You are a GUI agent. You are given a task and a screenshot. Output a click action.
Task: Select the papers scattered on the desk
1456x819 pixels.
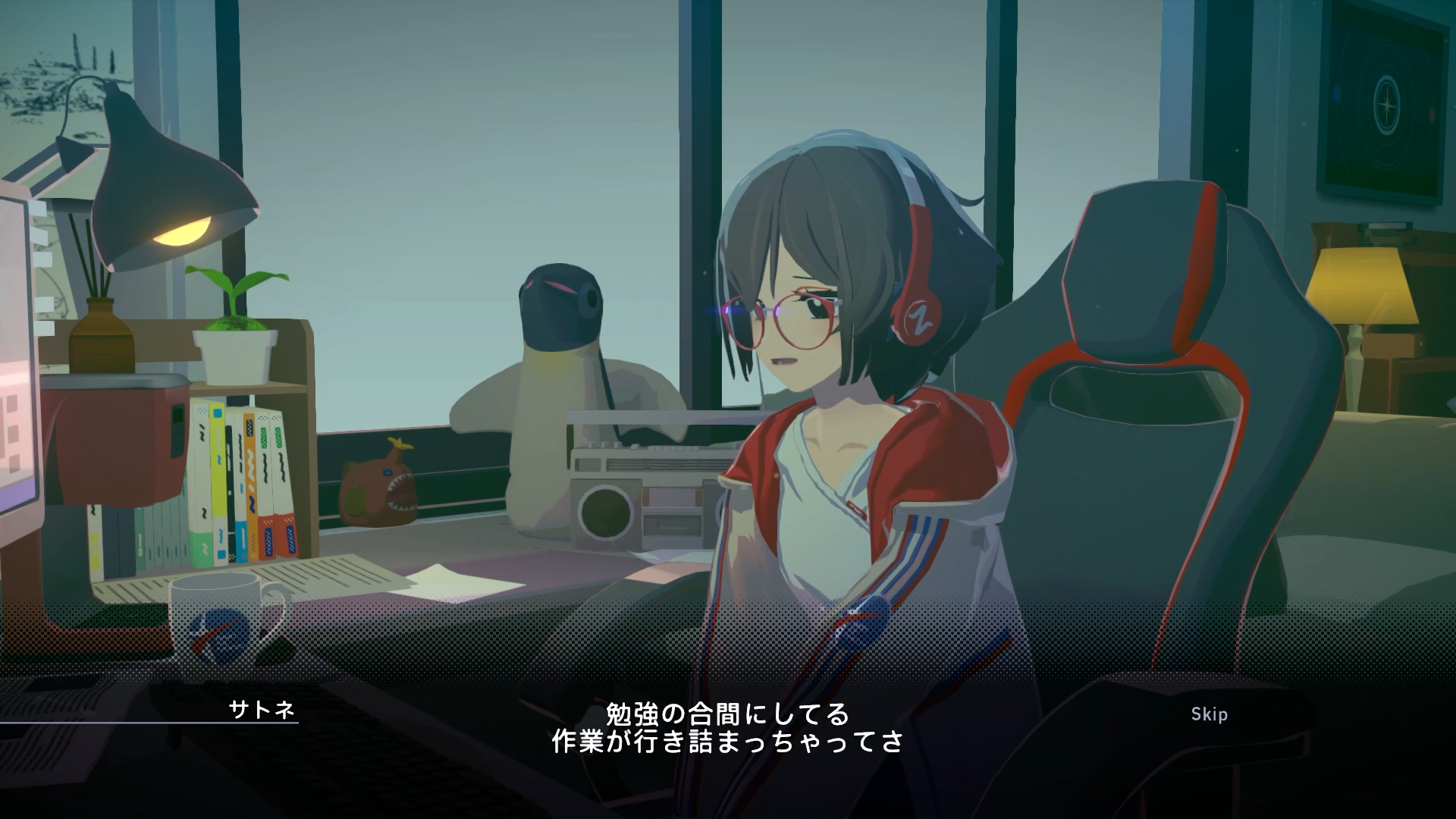(364, 576)
